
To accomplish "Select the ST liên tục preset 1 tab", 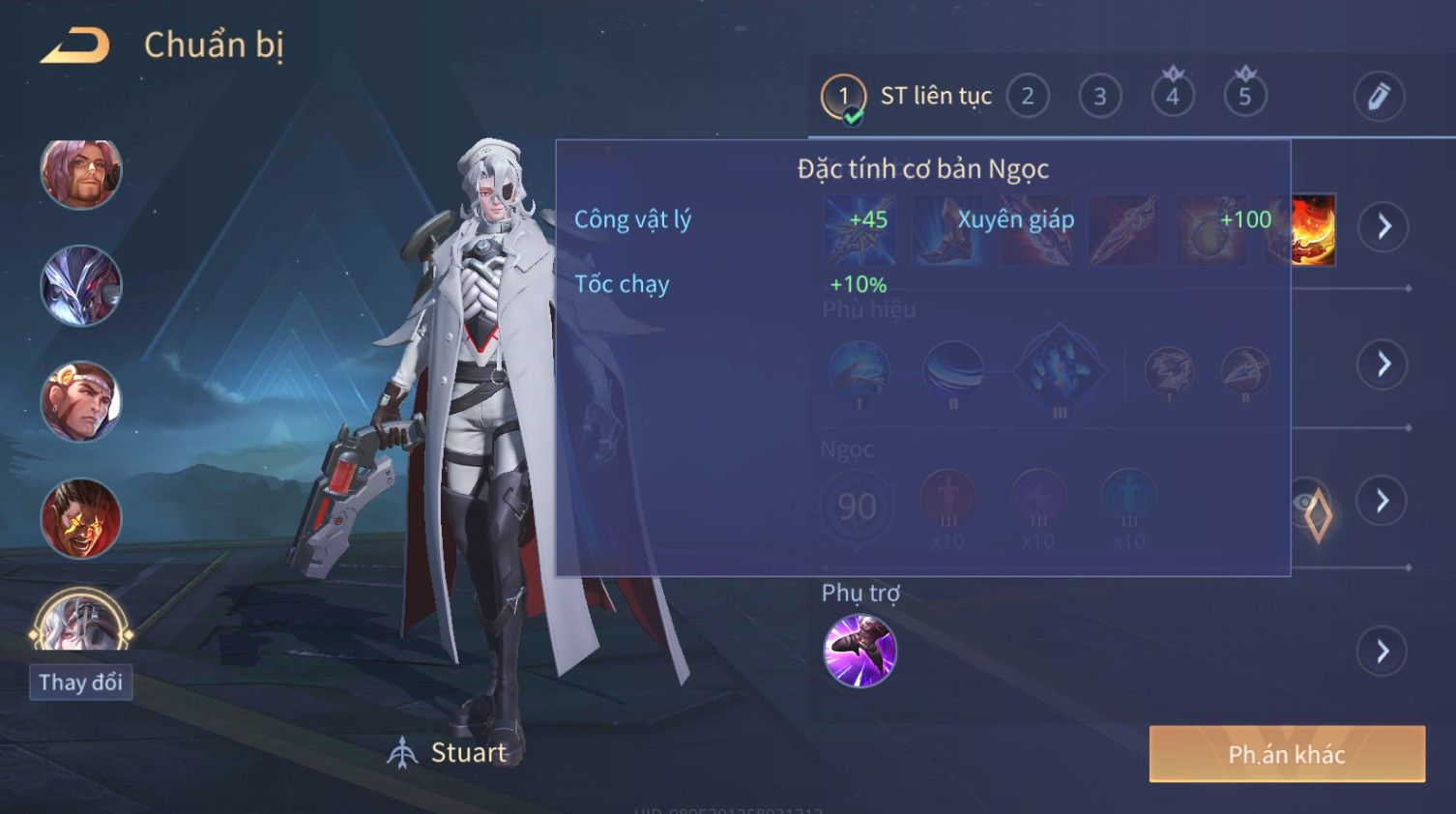I will (843, 97).
